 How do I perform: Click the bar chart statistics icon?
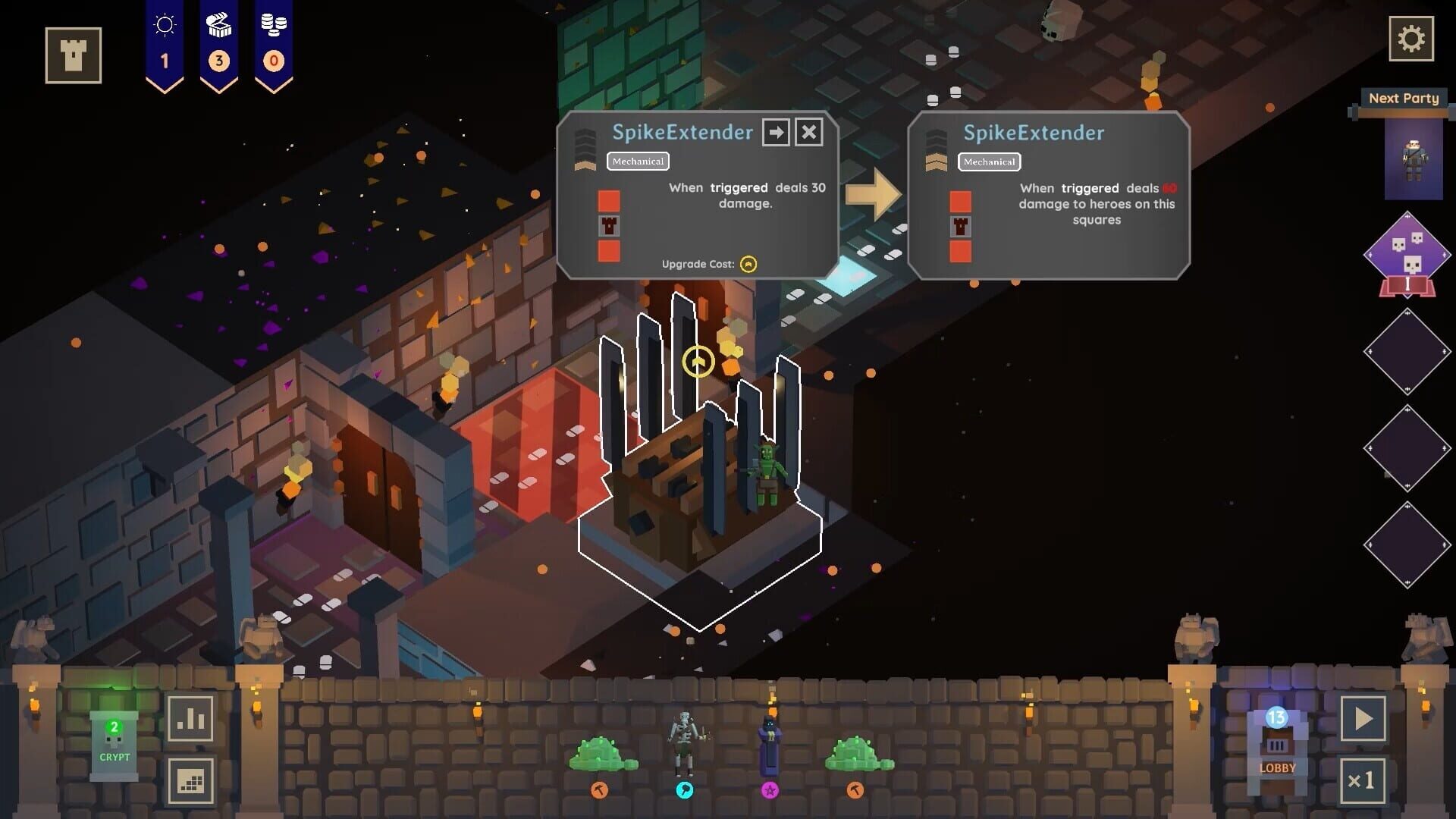pyautogui.click(x=192, y=717)
